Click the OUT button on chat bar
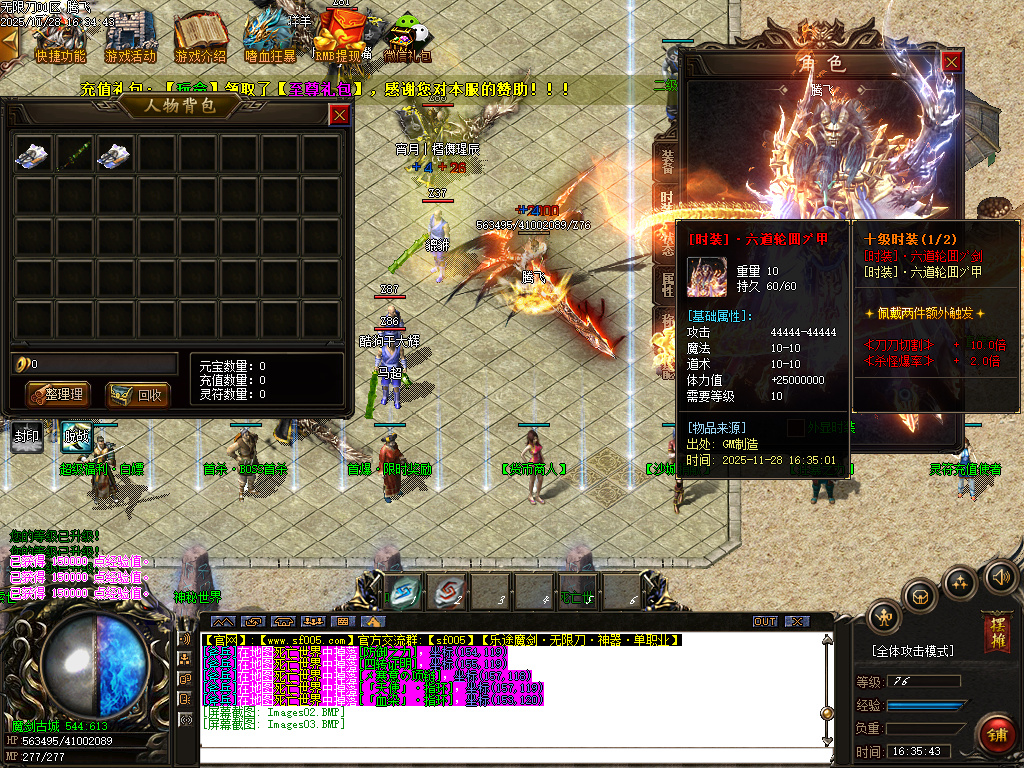 click(765, 621)
